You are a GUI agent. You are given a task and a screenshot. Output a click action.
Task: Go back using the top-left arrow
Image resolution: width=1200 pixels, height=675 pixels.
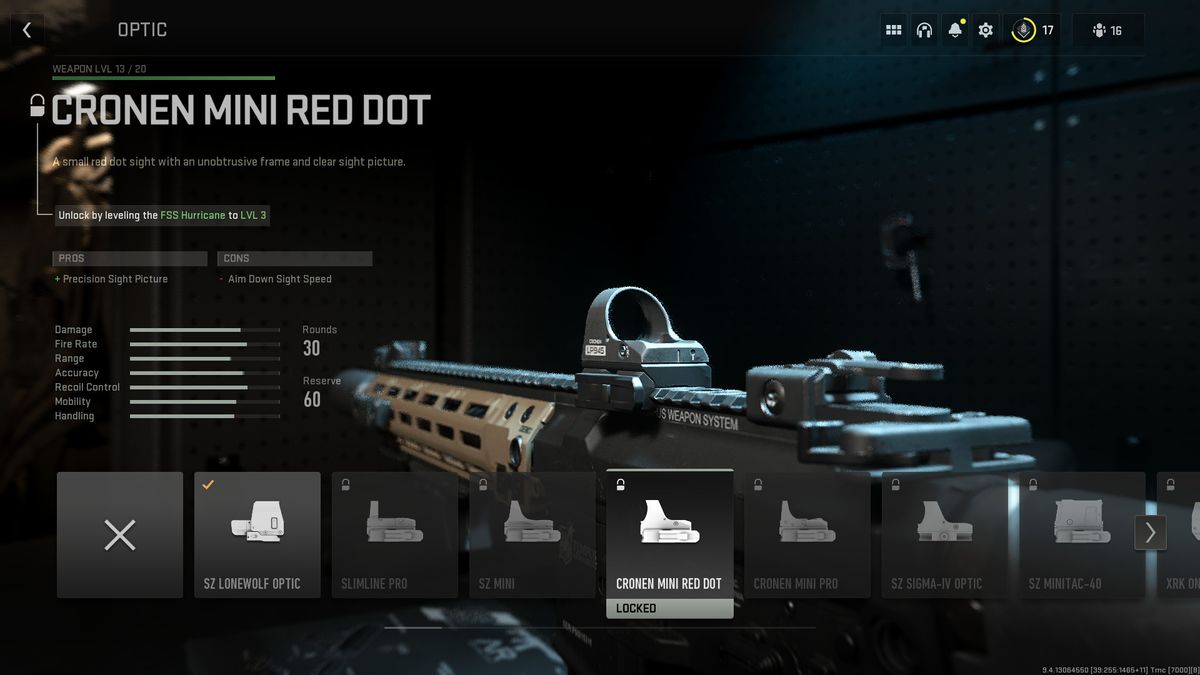click(x=27, y=30)
